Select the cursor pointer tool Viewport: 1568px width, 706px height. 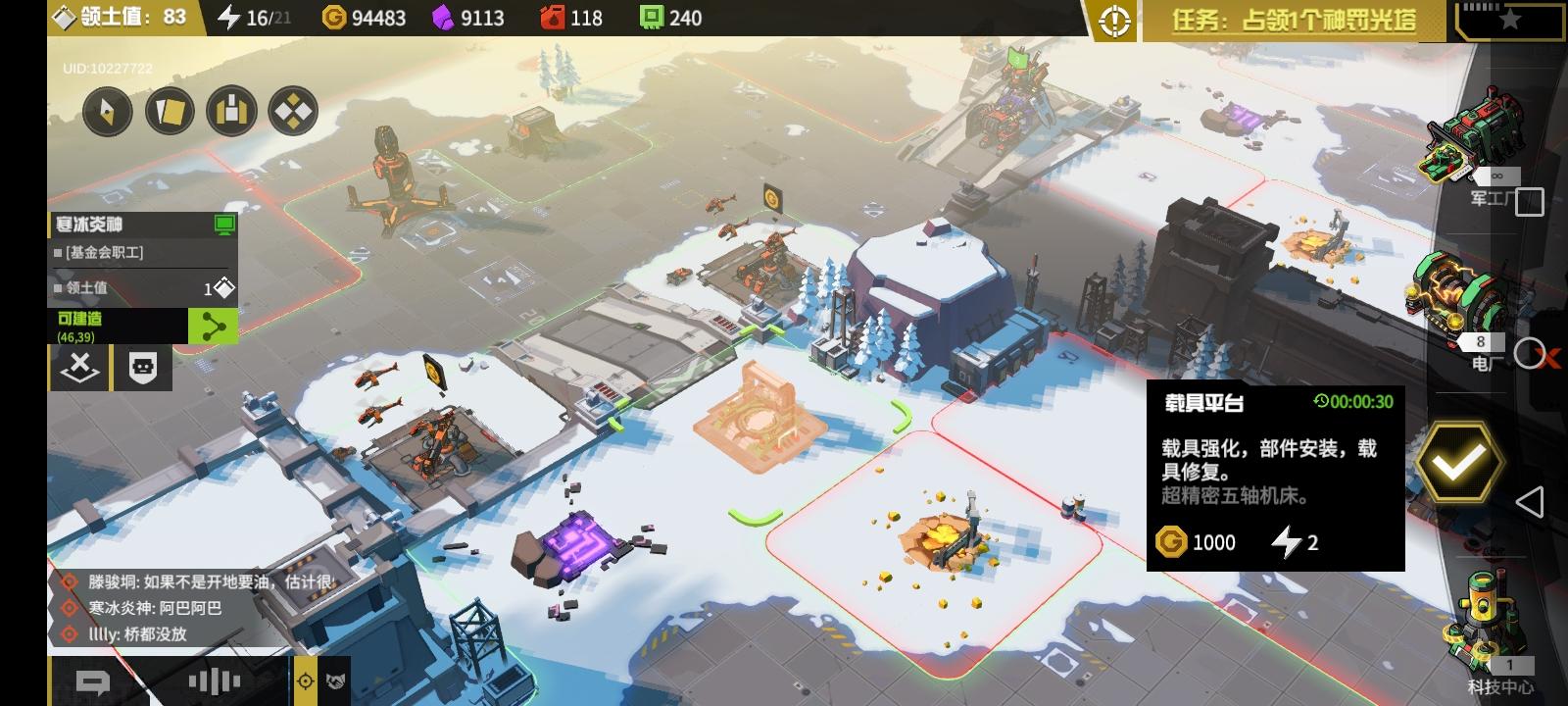[108, 112]
